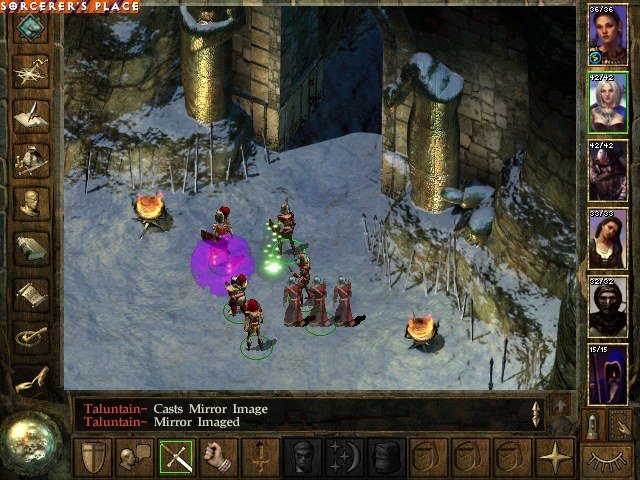Screen dimensions: 640x480
Task: Select the sword attack weapon slot
Action: (176, 457)
